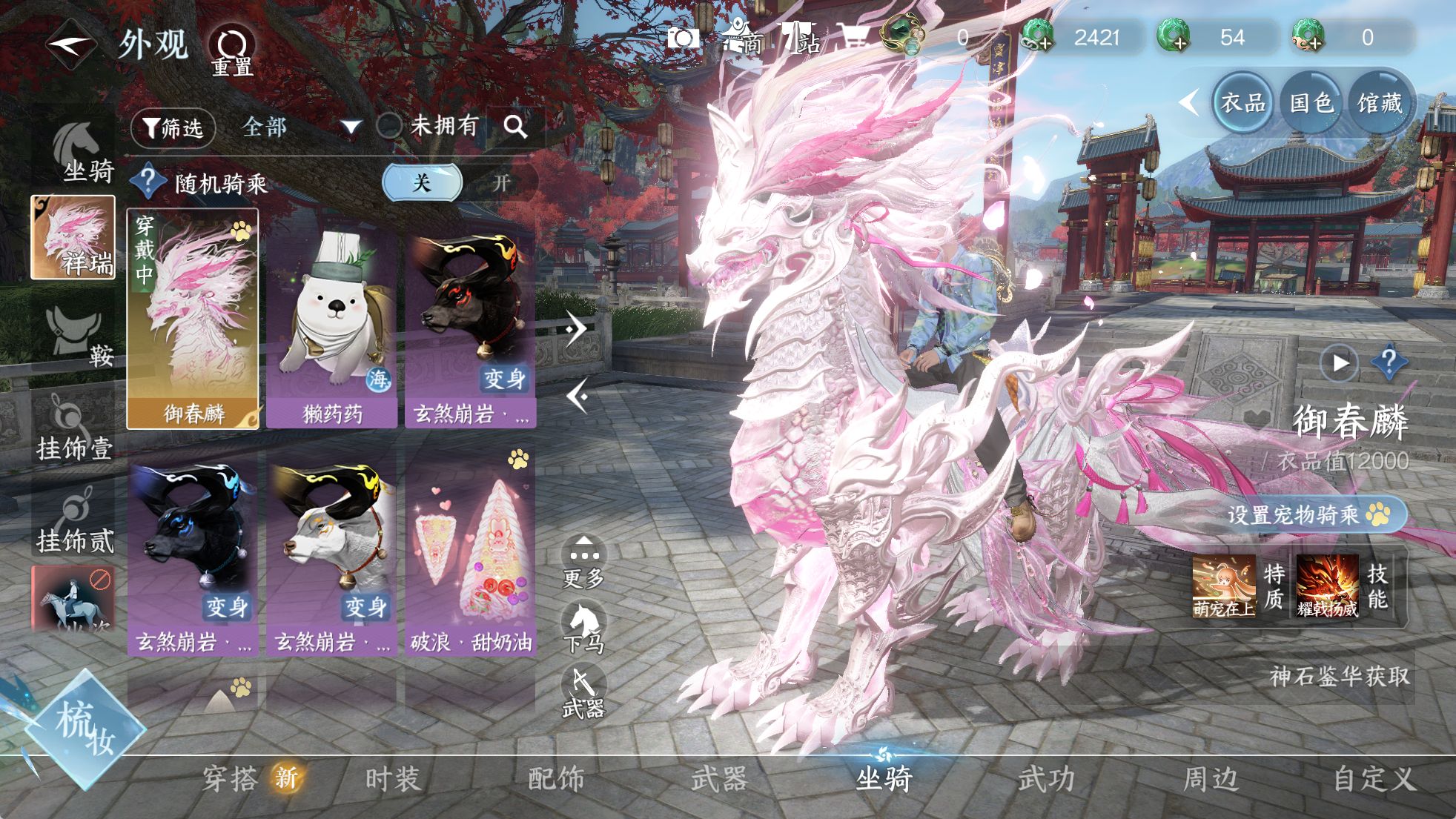Open the magnifier search icon
The height and width of the screenshot is (819, 1456).
(515, 127)
